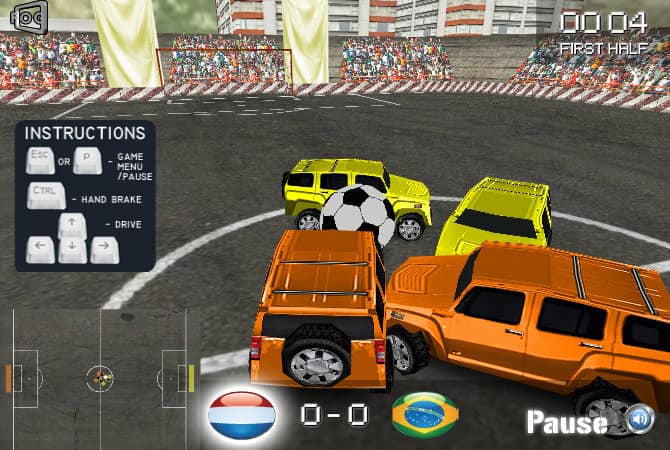Toggle the sound speaker icon
The image size is (670, 450).
(x=640, y=419)
